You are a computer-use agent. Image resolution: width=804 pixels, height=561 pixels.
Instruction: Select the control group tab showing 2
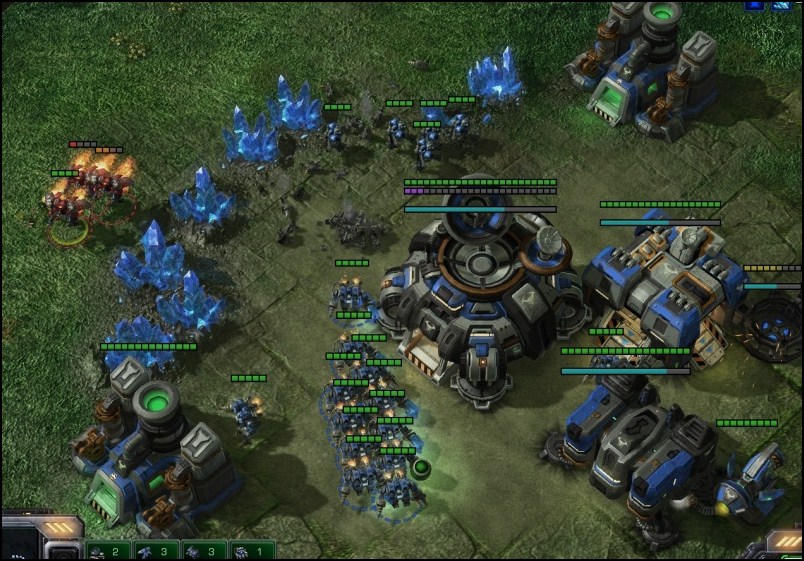pos(109,551)
